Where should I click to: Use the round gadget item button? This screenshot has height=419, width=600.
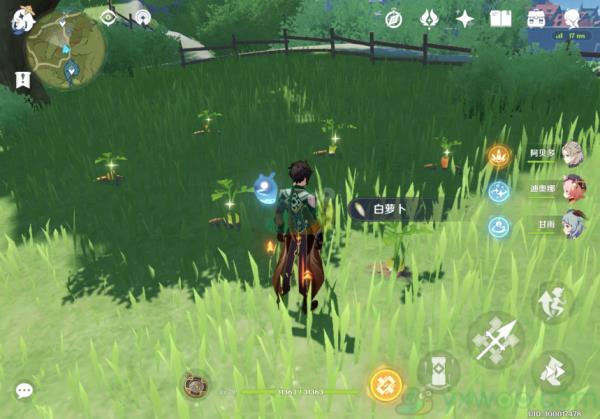[195, 385]
